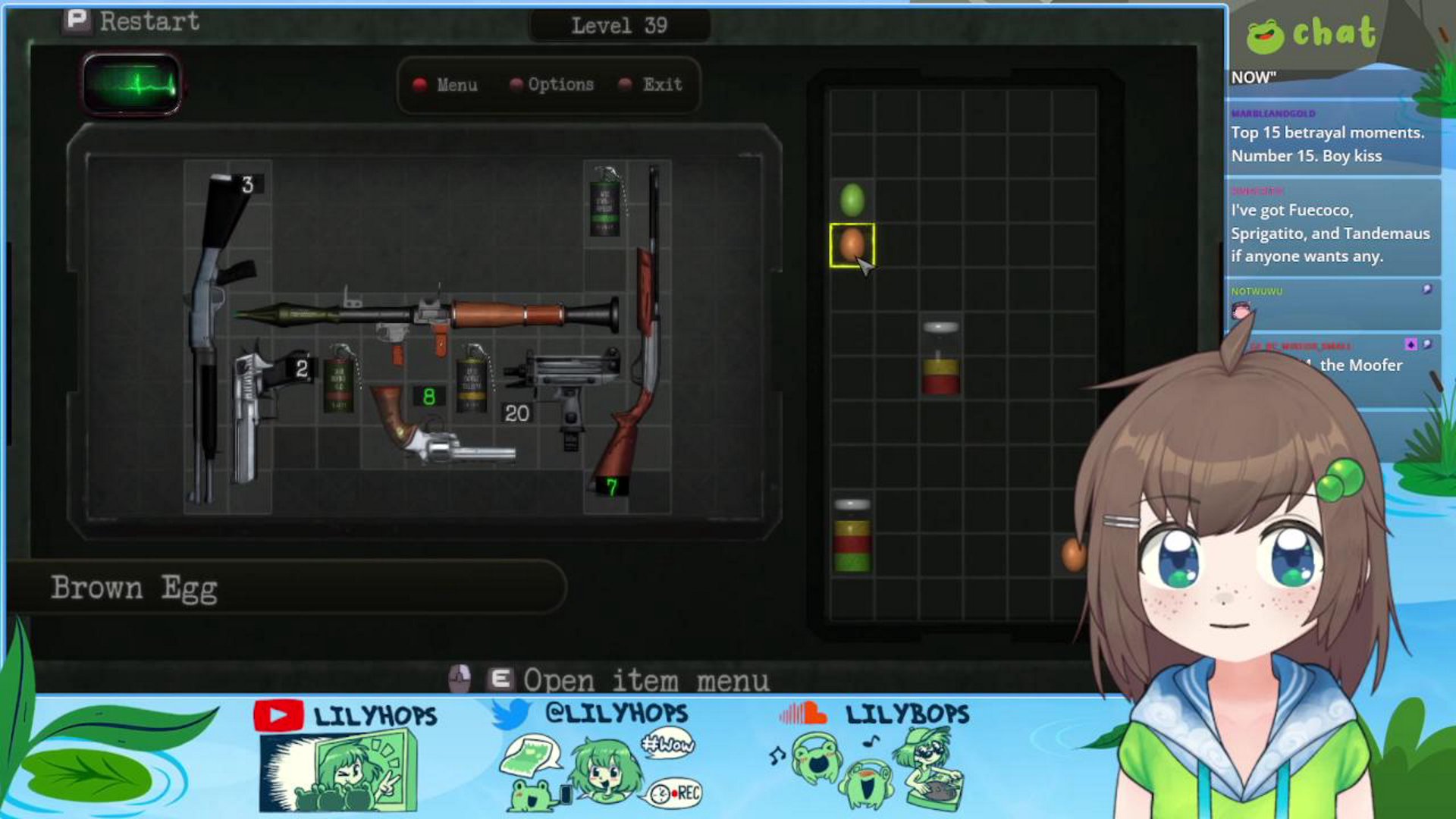Image resolution: width=1456 pixels, height=819 pixels.
Task: Select the highlighted Brown Egg
Action: (852, 244)
